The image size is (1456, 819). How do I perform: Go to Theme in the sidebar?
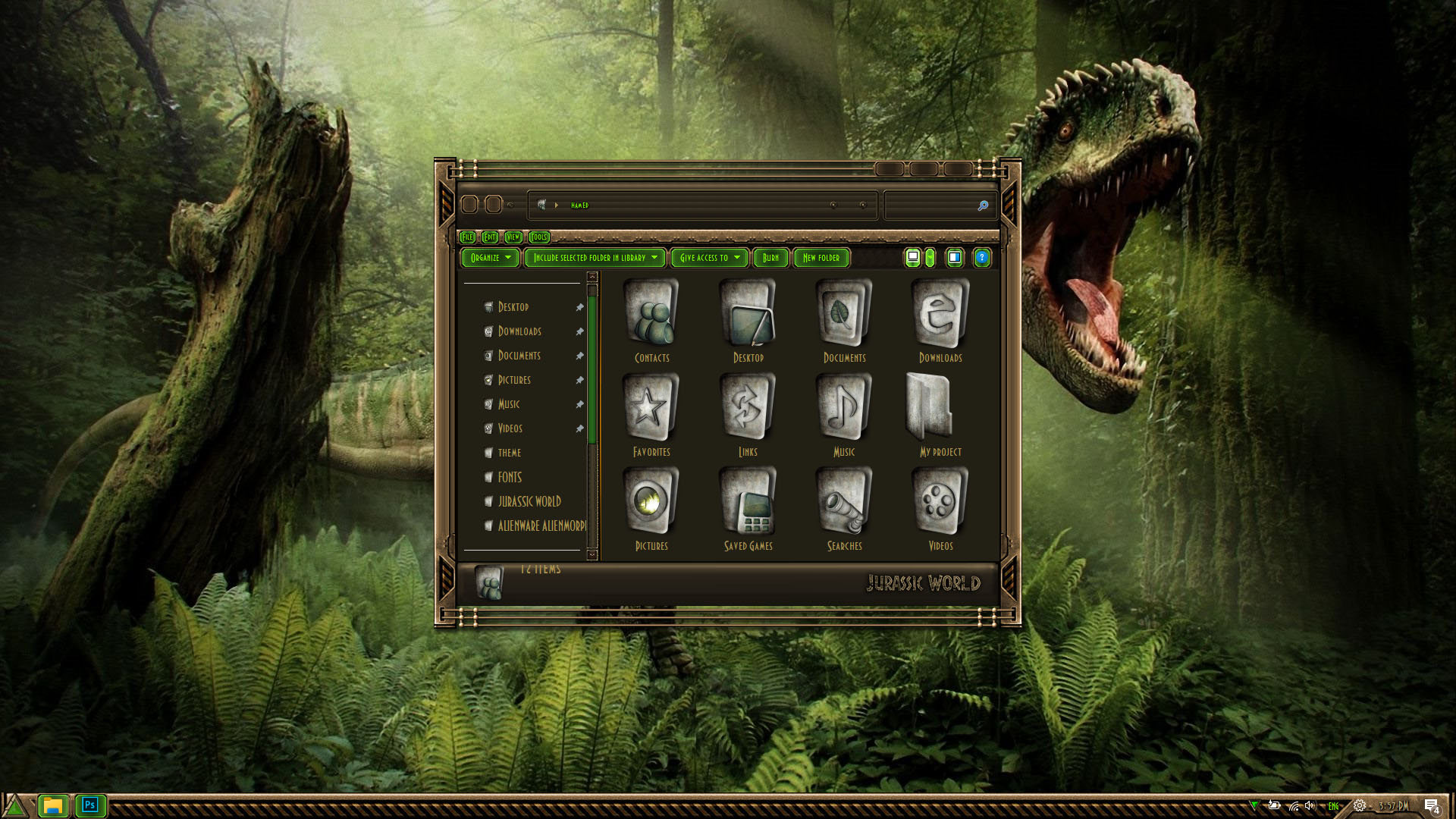coord(510,453)
